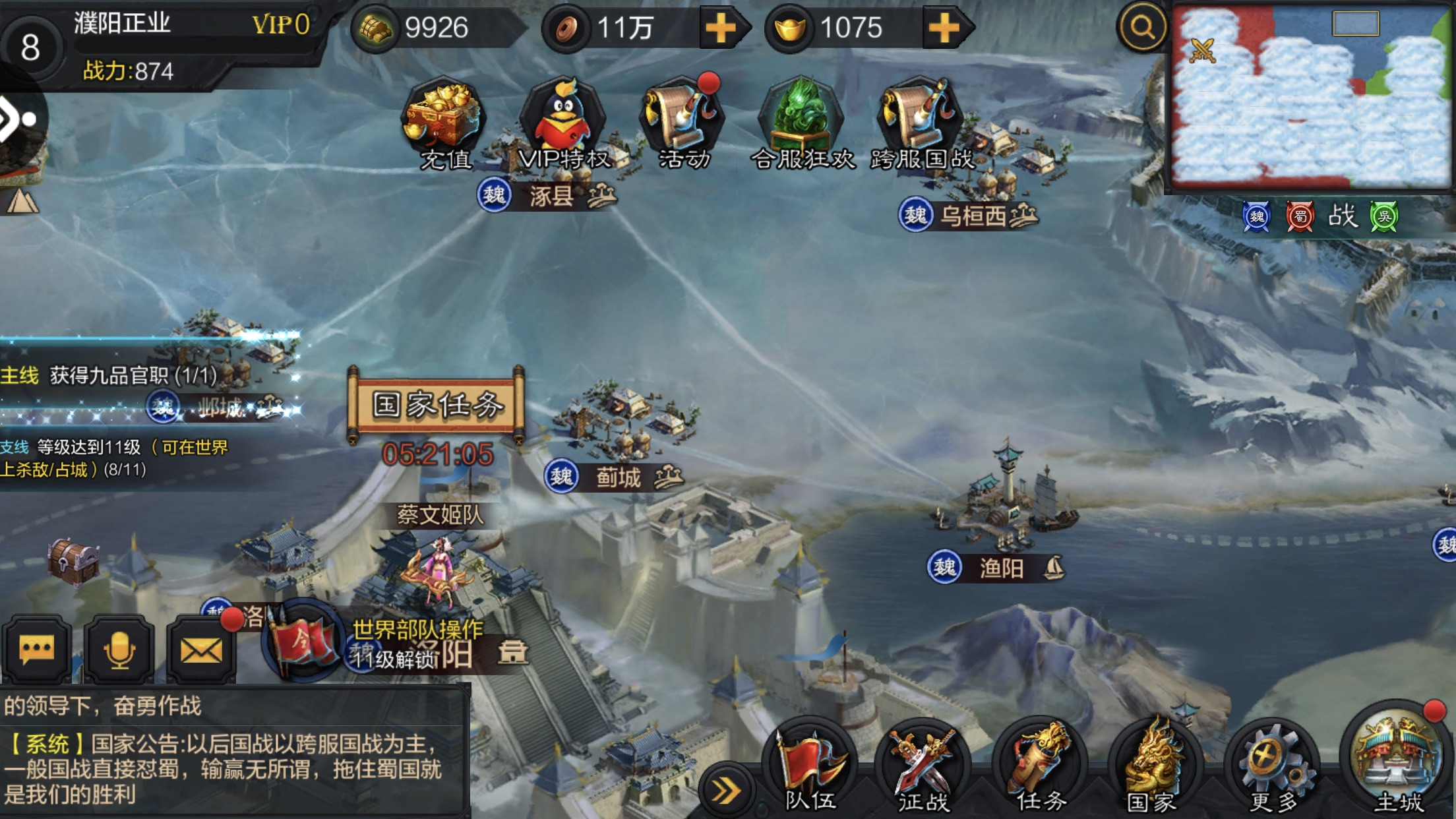Viewport: 1456px width, 819px height.
Task: Collapse the bottom toolbar with the double arrow
Action: tap(725, 791)
